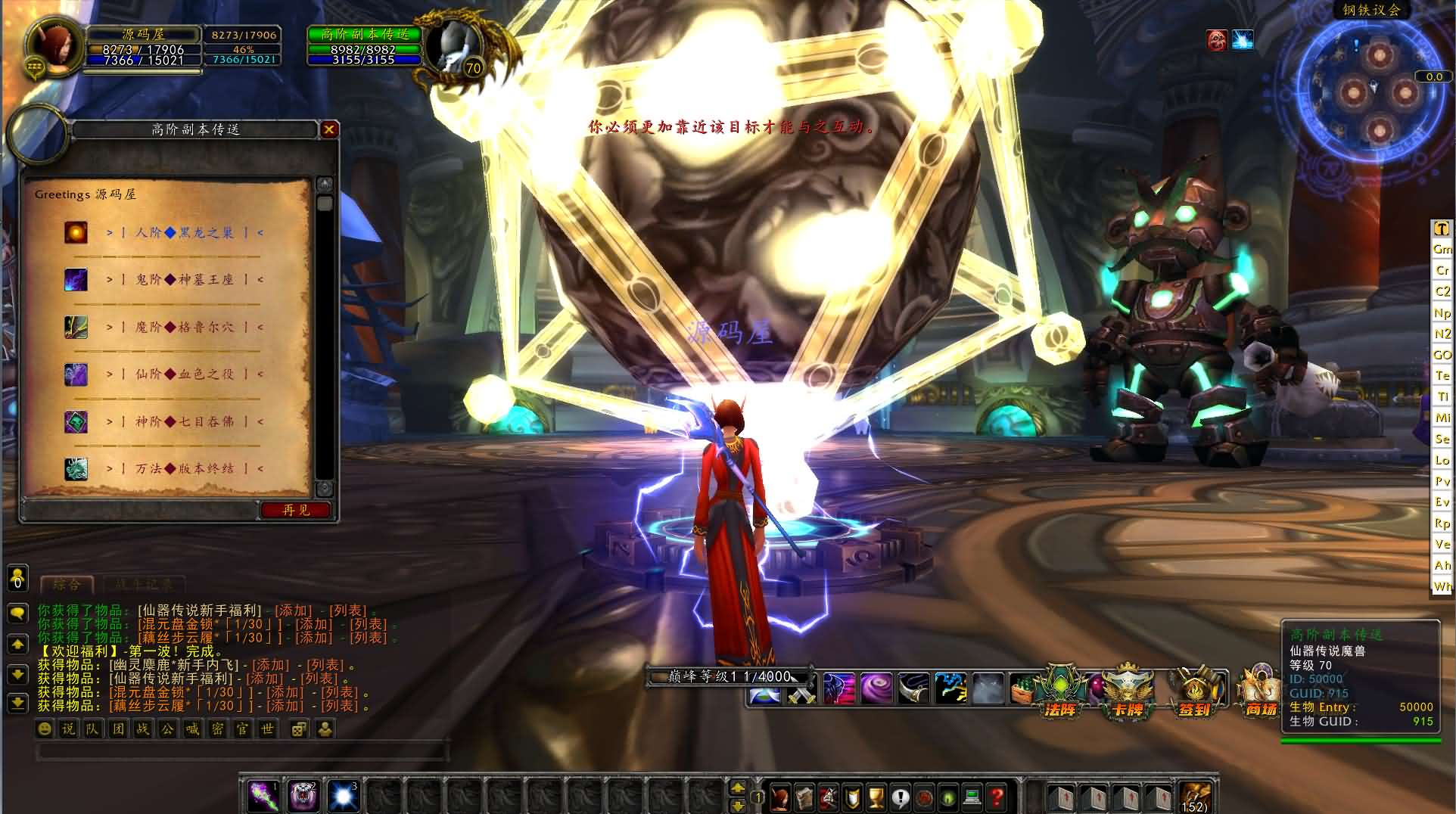The width and height of the screenshot is (1456, 814).
Task: Close the 高阶副本传送 gossip window
Action: click(328, 129)
